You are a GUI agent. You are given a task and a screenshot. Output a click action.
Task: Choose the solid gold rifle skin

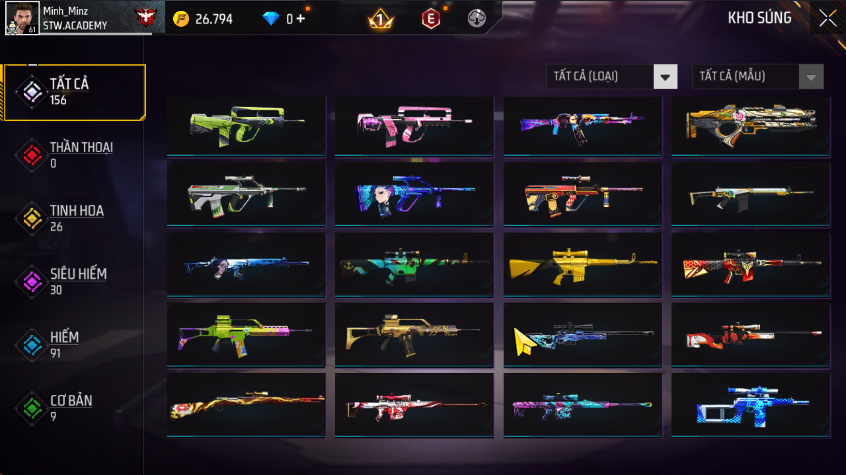tap(582, 264)
